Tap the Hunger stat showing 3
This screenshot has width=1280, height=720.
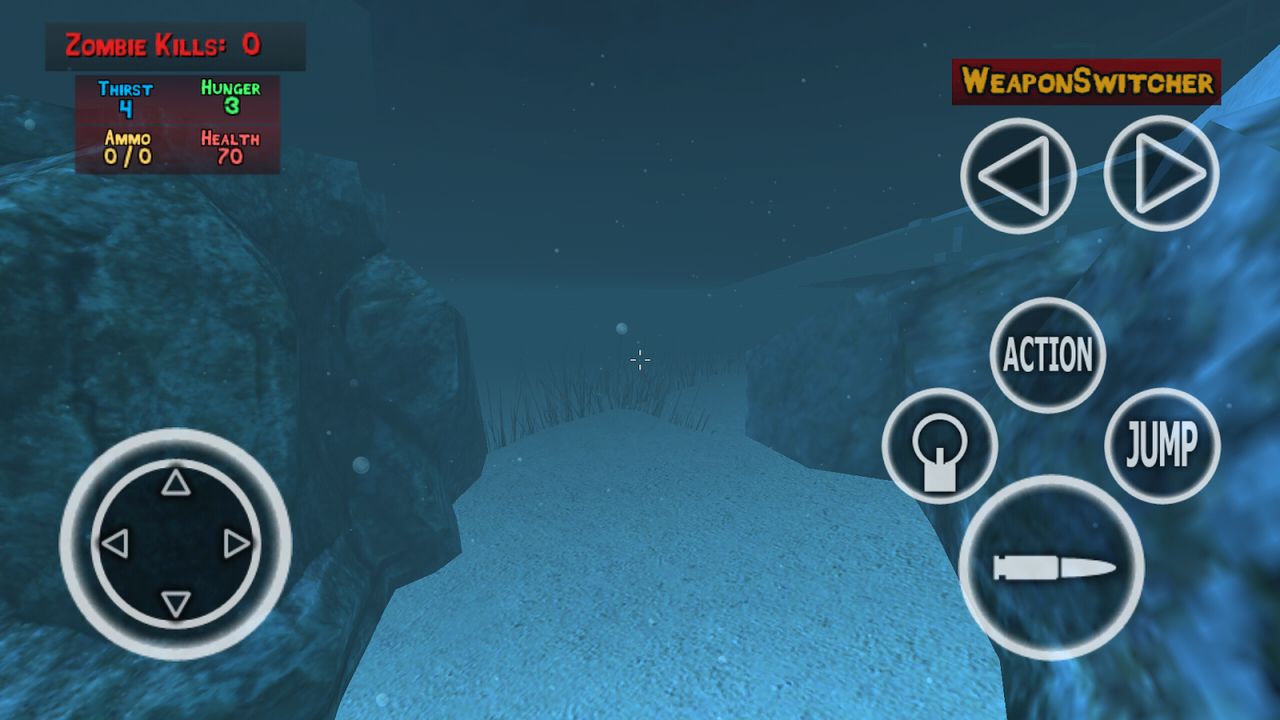(232, 95)
